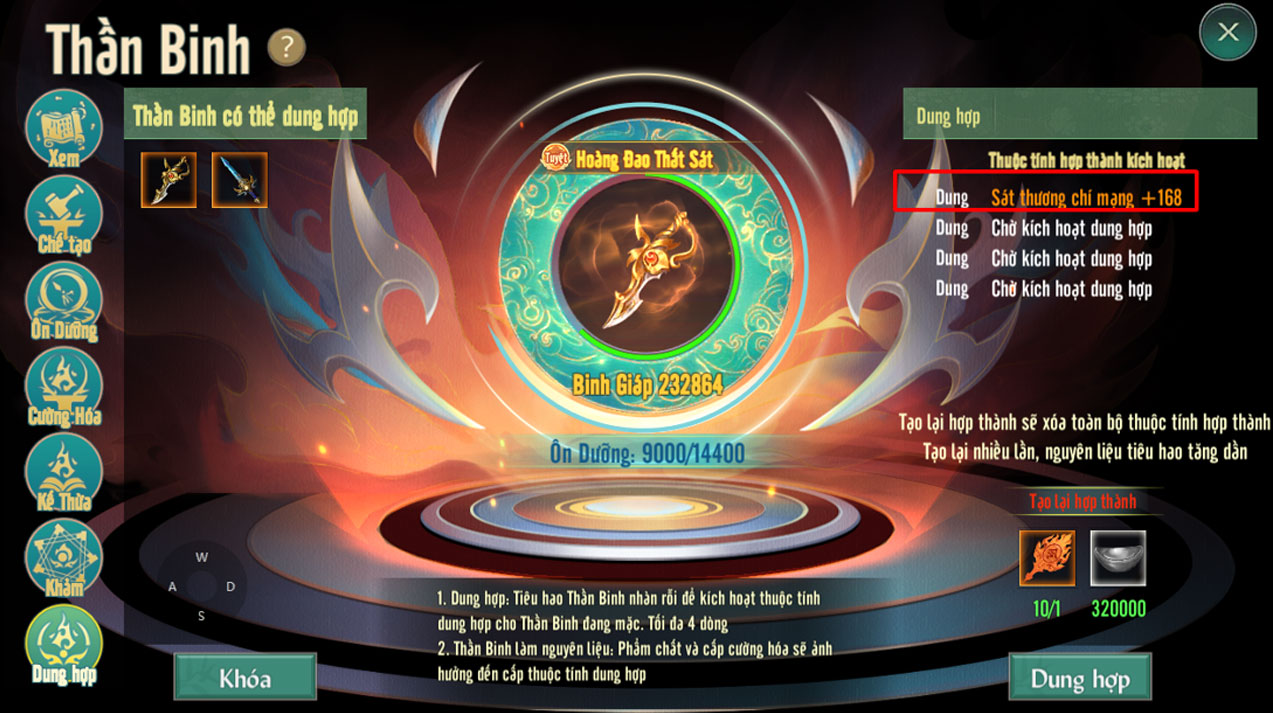Confirm with the Dung hợp button
The height and width of the screenshot is (713, 1273).
[x=1080, y=678]
